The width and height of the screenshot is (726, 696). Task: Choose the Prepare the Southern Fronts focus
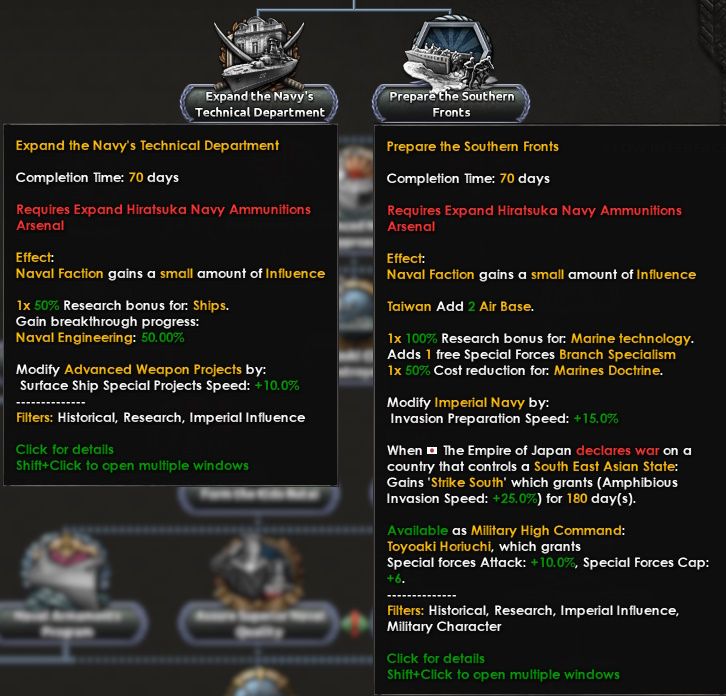451,63
